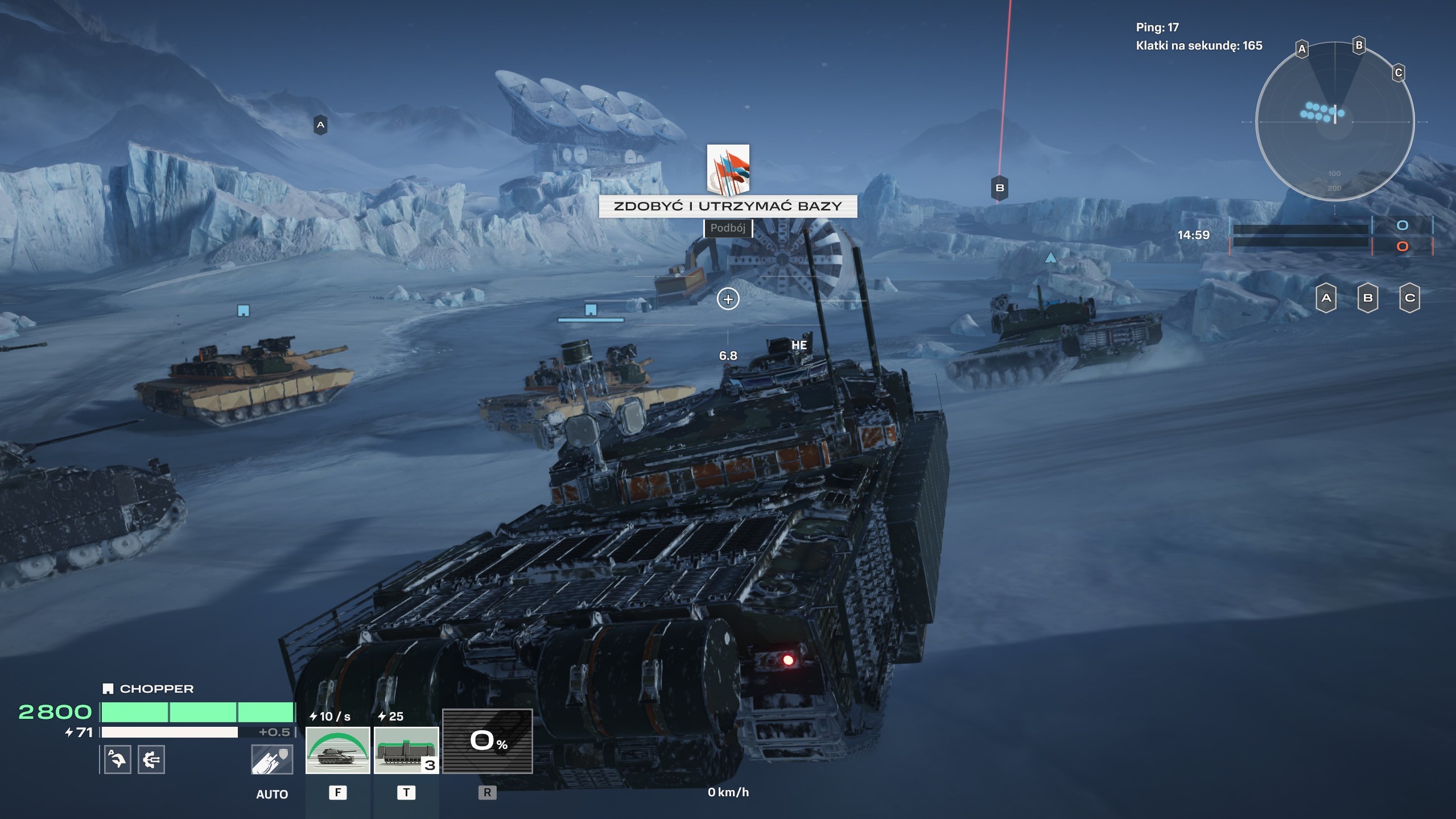Viewport: 1456px width, 819px height.
Task: Click the base A waypoint marker over the glacier
Action: tap(320, 125)
